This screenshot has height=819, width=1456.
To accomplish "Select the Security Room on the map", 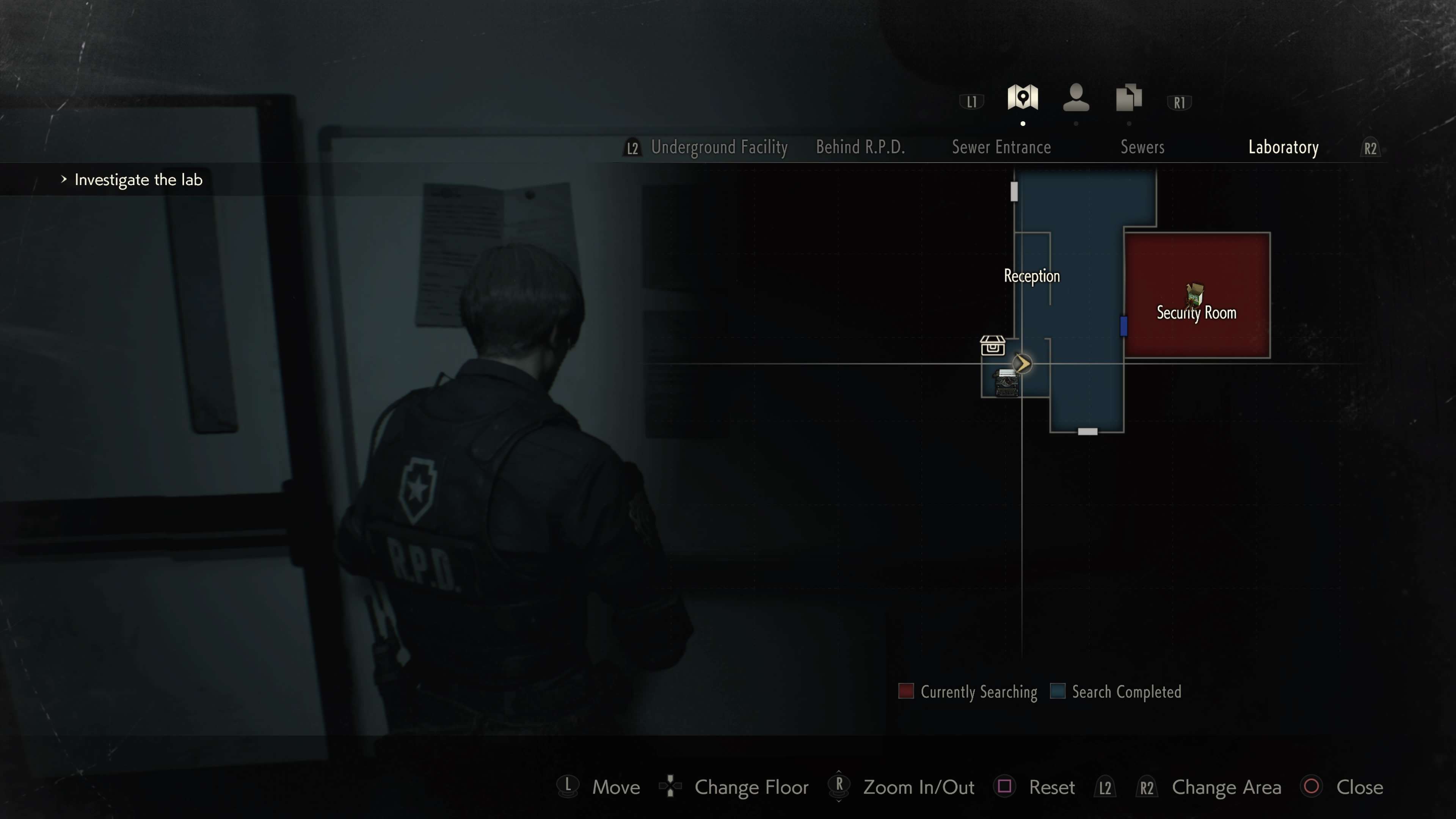I will tap(1196, 312).
